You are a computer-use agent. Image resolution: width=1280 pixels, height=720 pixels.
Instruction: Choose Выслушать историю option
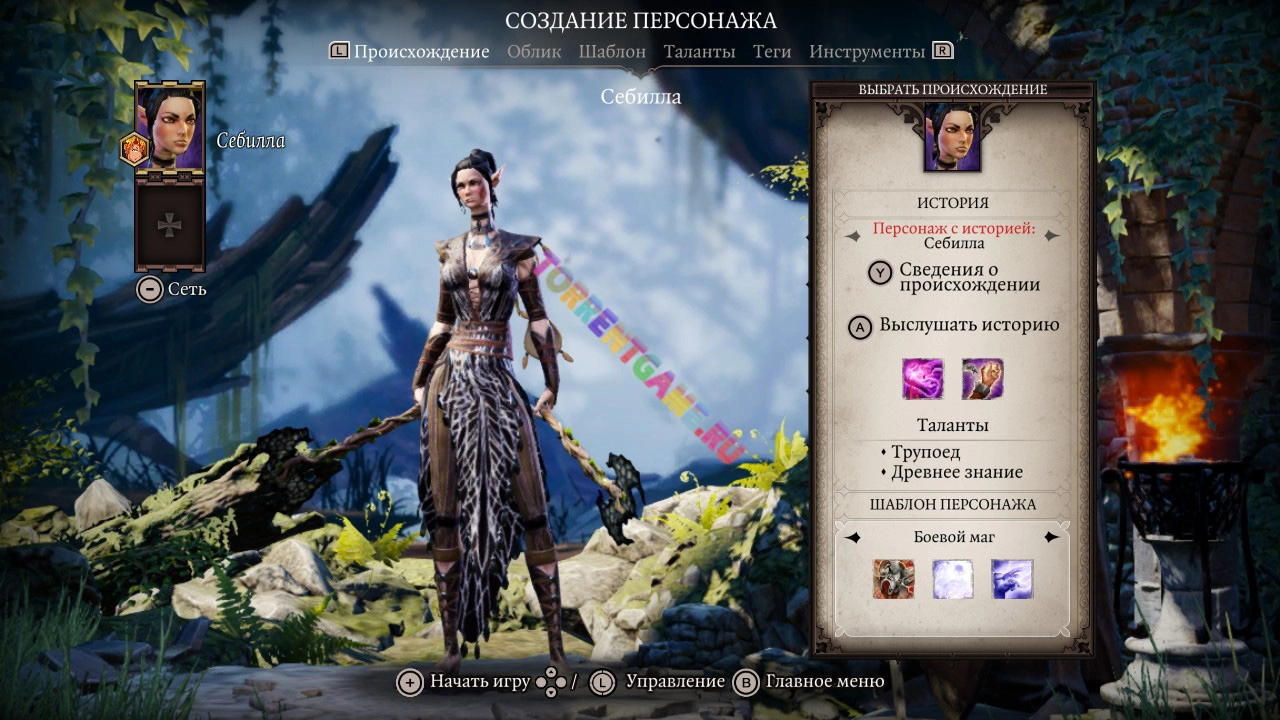click(954, 326)
